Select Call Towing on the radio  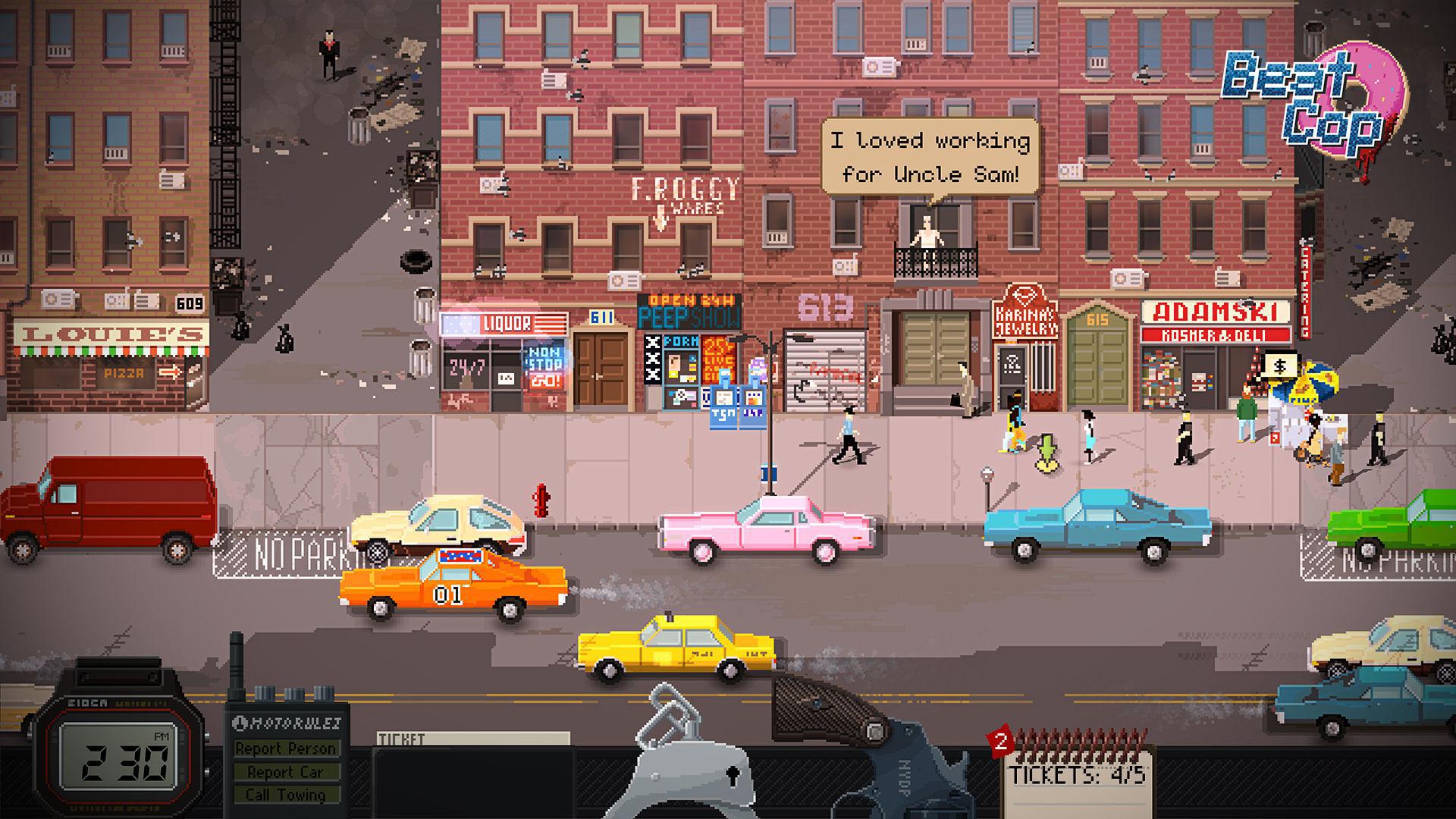point(287,796)
